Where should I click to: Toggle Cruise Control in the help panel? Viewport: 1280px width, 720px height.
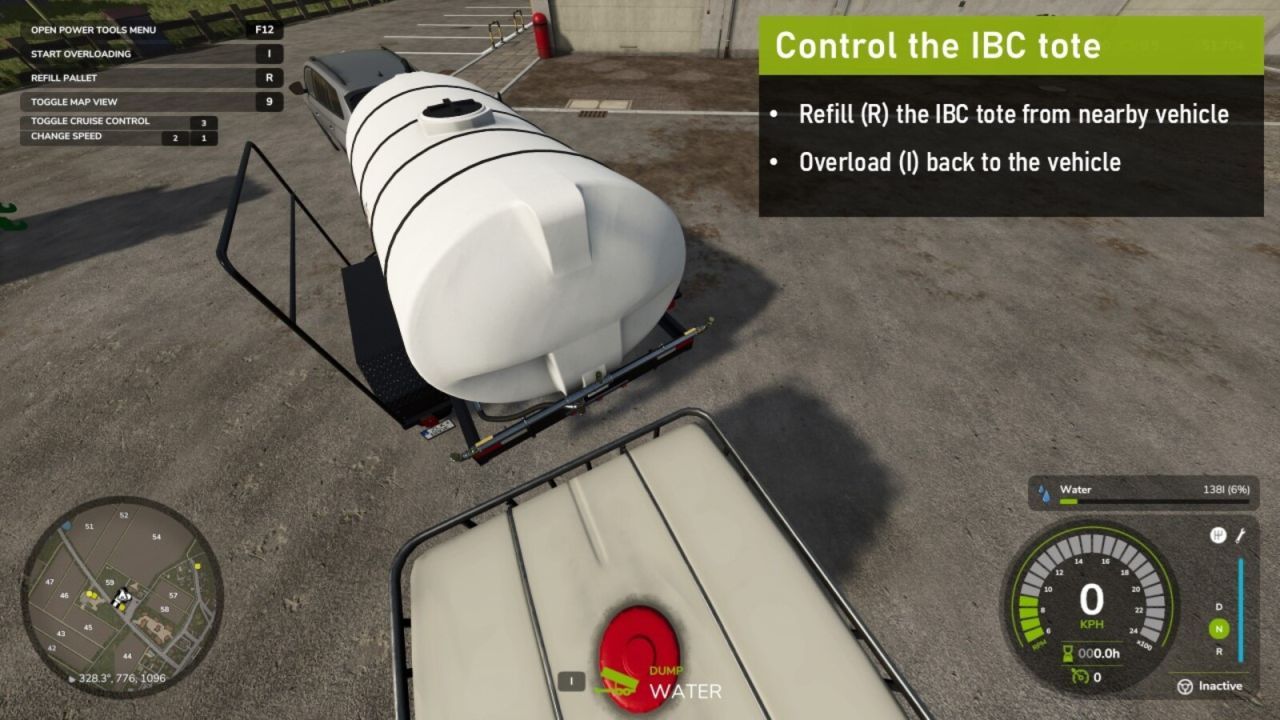pyautogui.click(x=90, y=120)
